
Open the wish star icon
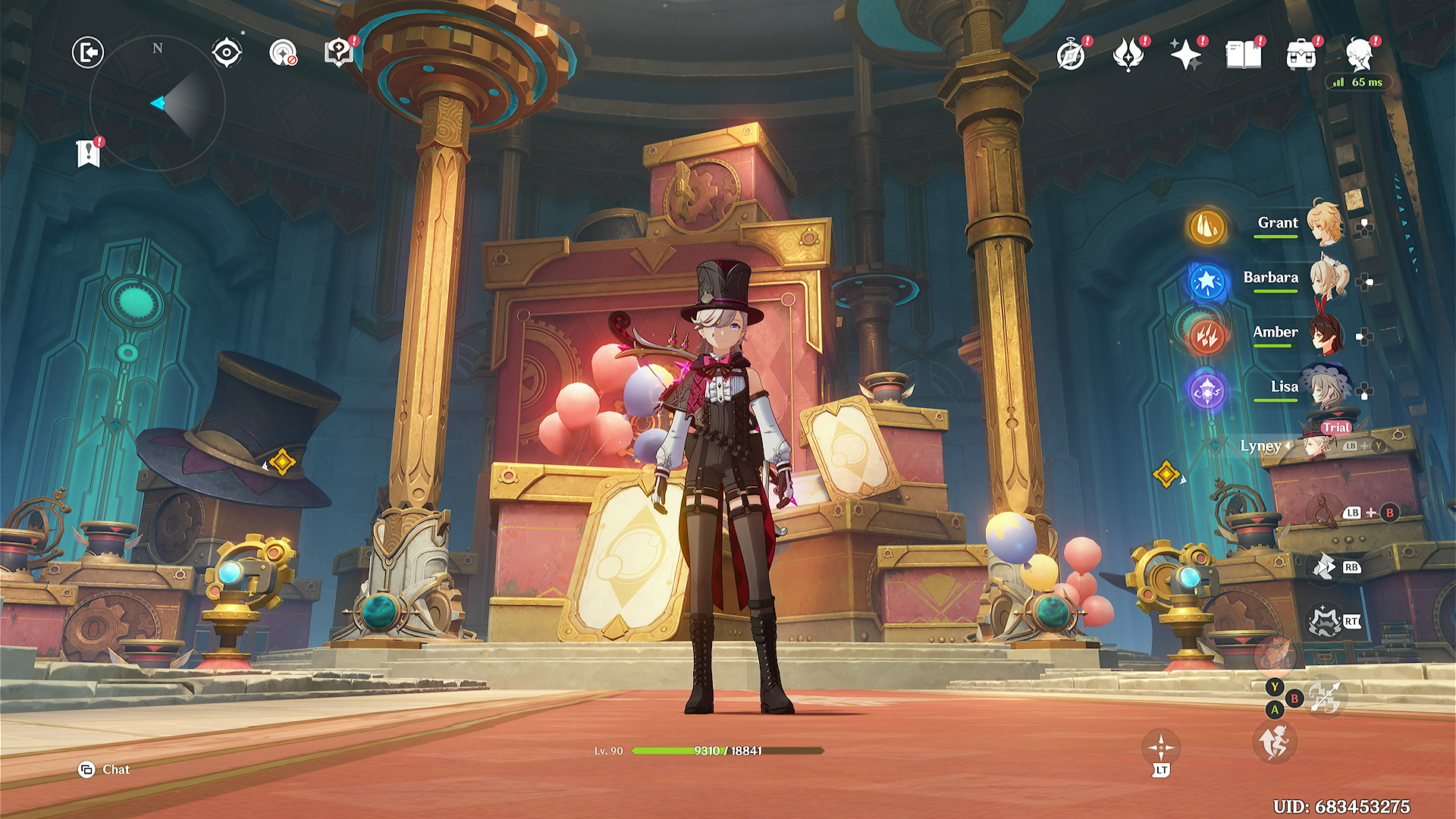(x=1185, y=55)
